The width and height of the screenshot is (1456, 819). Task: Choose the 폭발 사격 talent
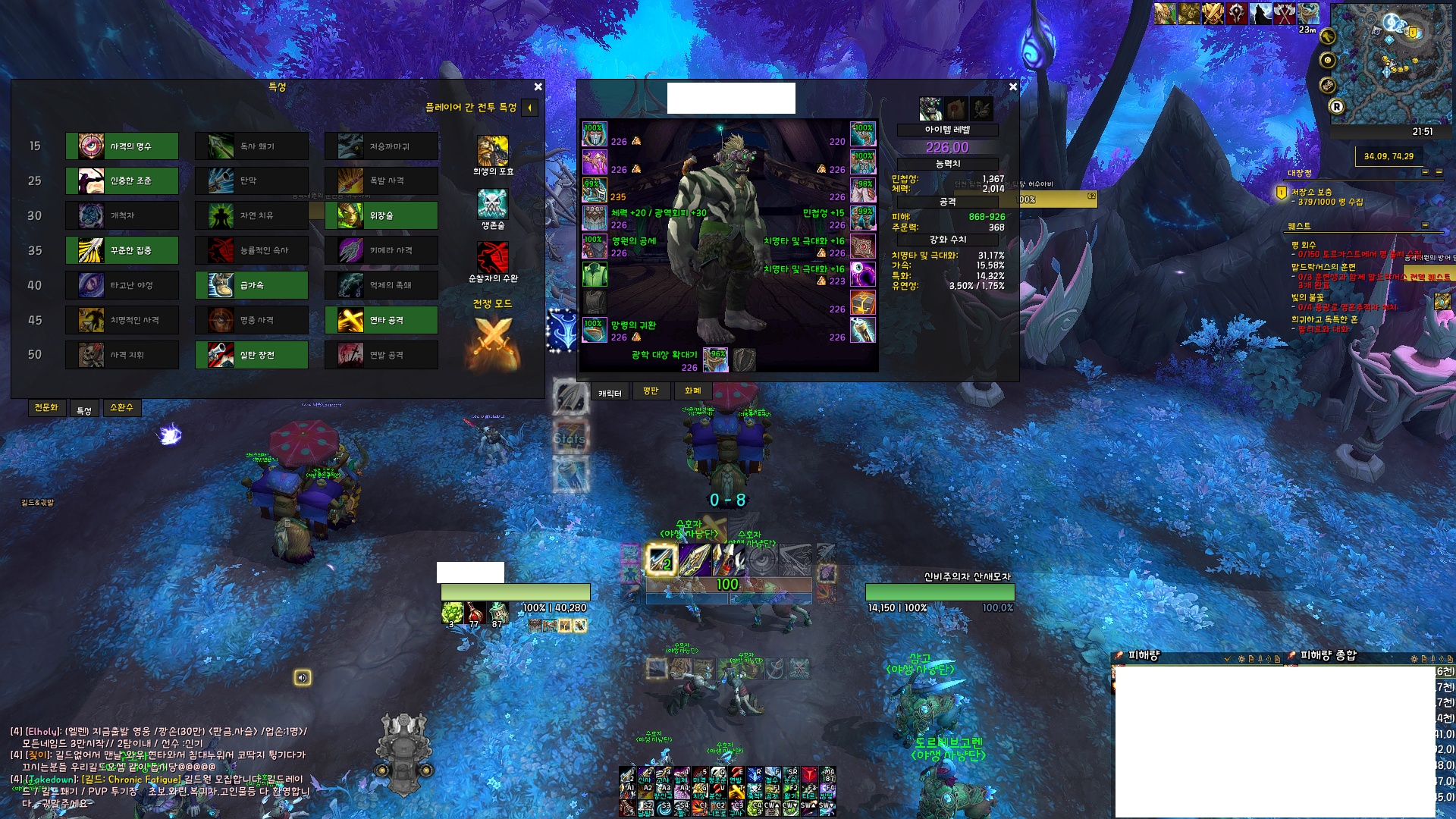tap(381, 181)
